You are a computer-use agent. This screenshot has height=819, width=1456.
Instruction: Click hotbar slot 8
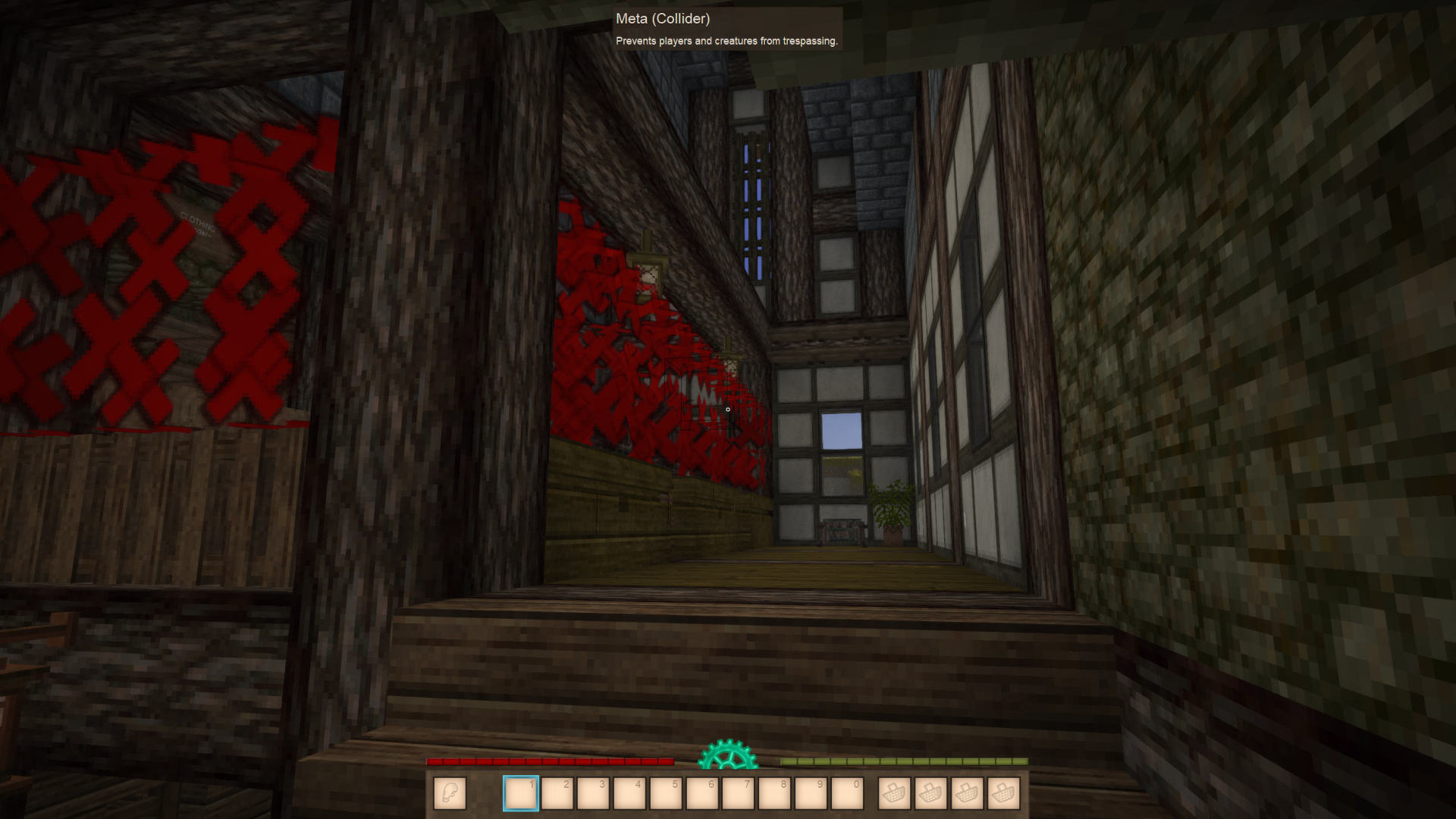click(775, 793)
